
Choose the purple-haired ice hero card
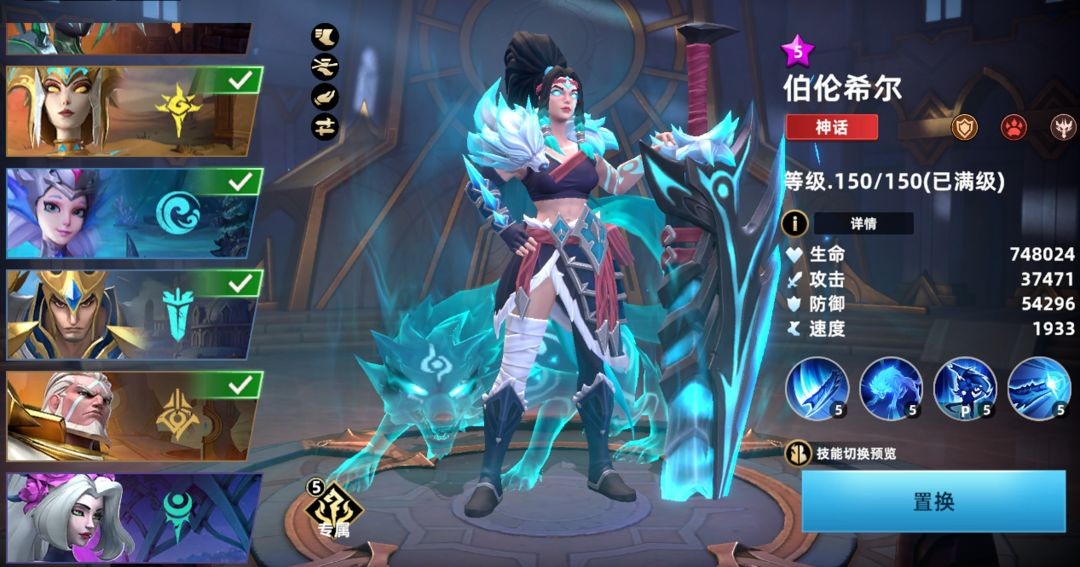pyautogui.click(x=133, y=213)
